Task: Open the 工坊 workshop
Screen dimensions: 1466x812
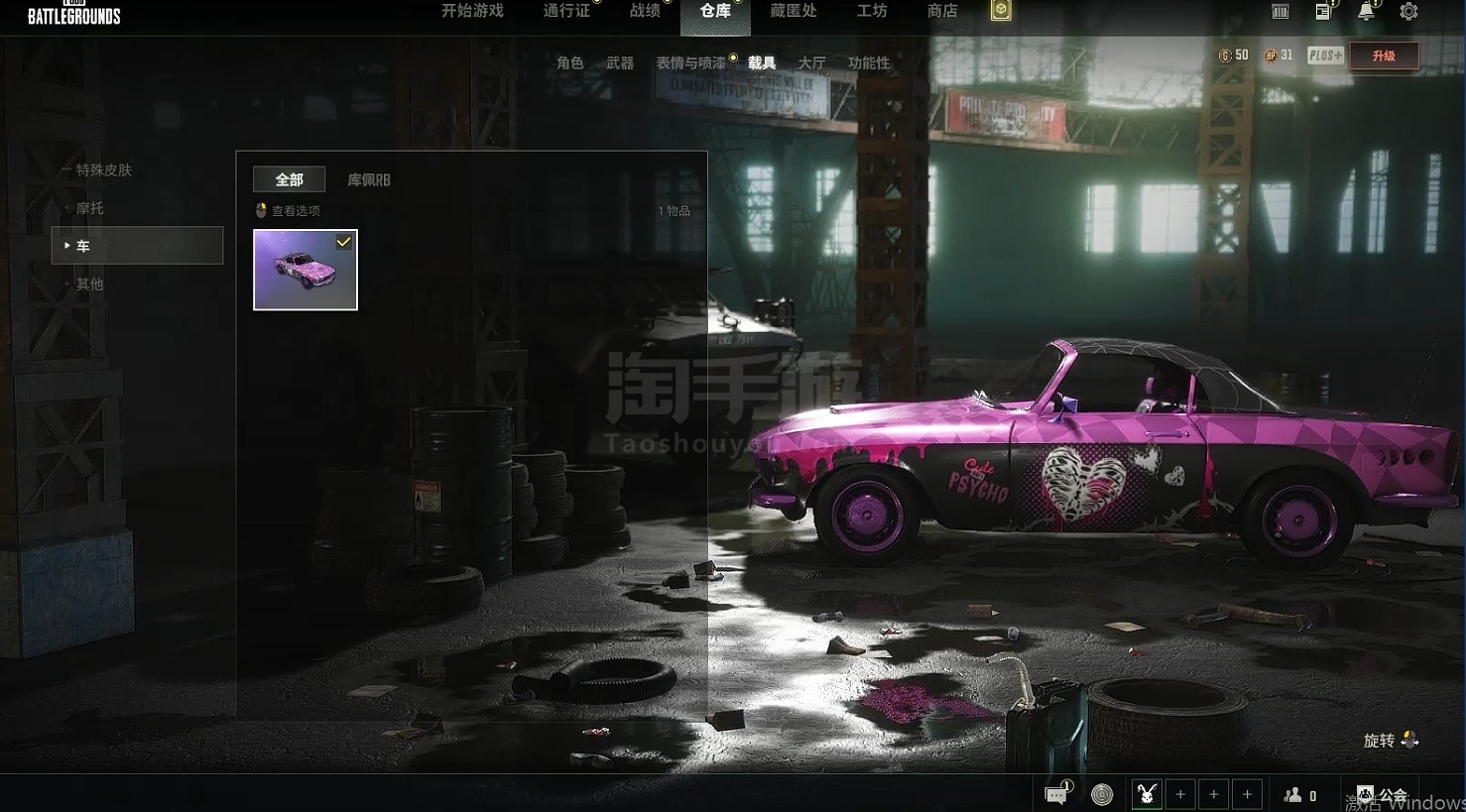Action: [x=872, y=11]
